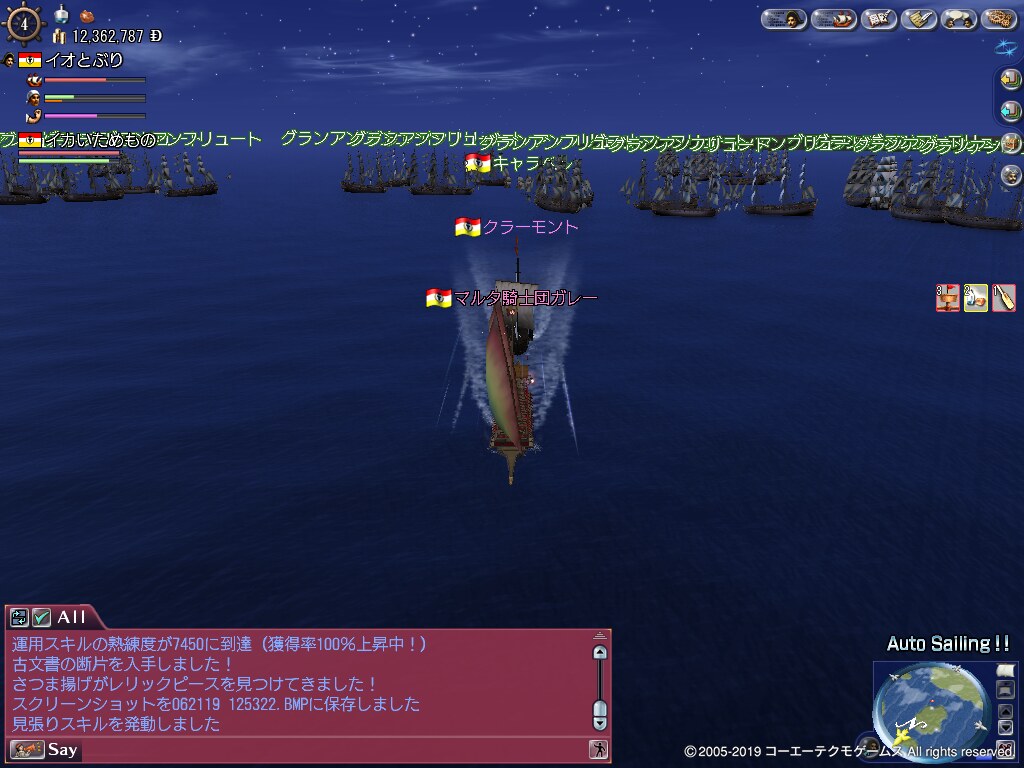This screenshot has height=768, width=1024.
Task: Switch to the All chat tab
Action: point(72,617)
